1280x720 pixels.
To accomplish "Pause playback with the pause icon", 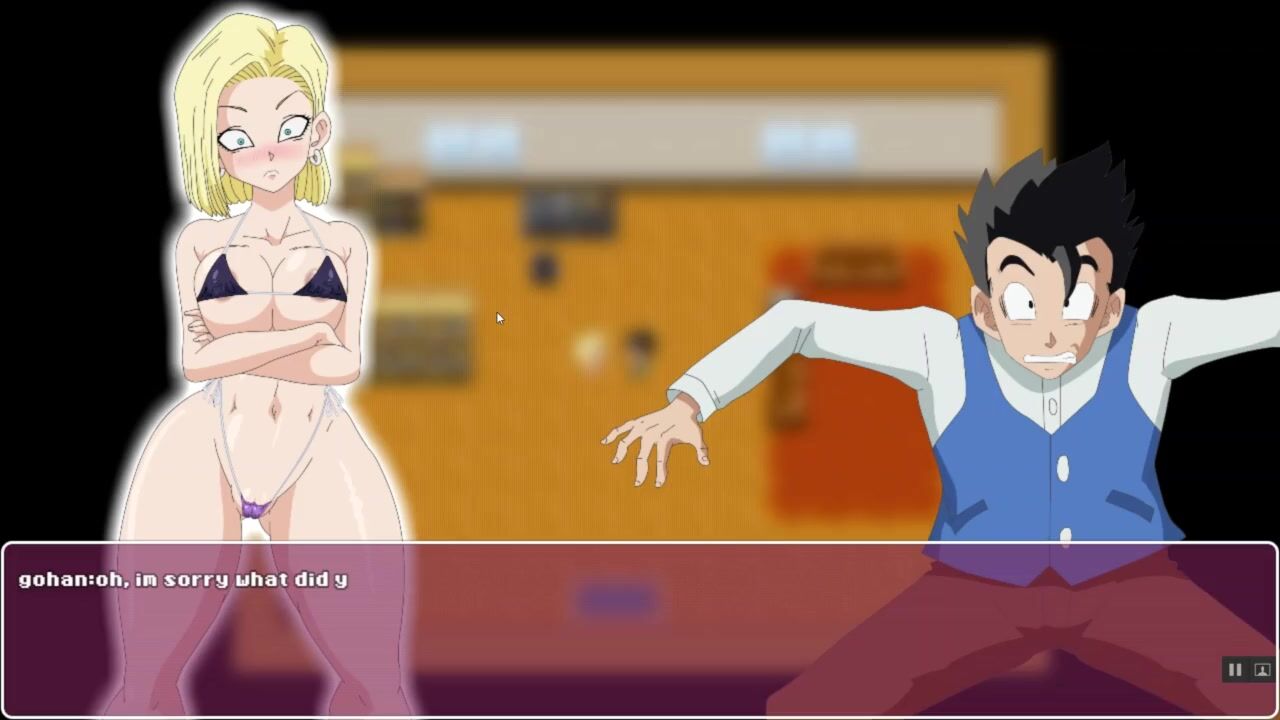I will (x=1234, y=670).
